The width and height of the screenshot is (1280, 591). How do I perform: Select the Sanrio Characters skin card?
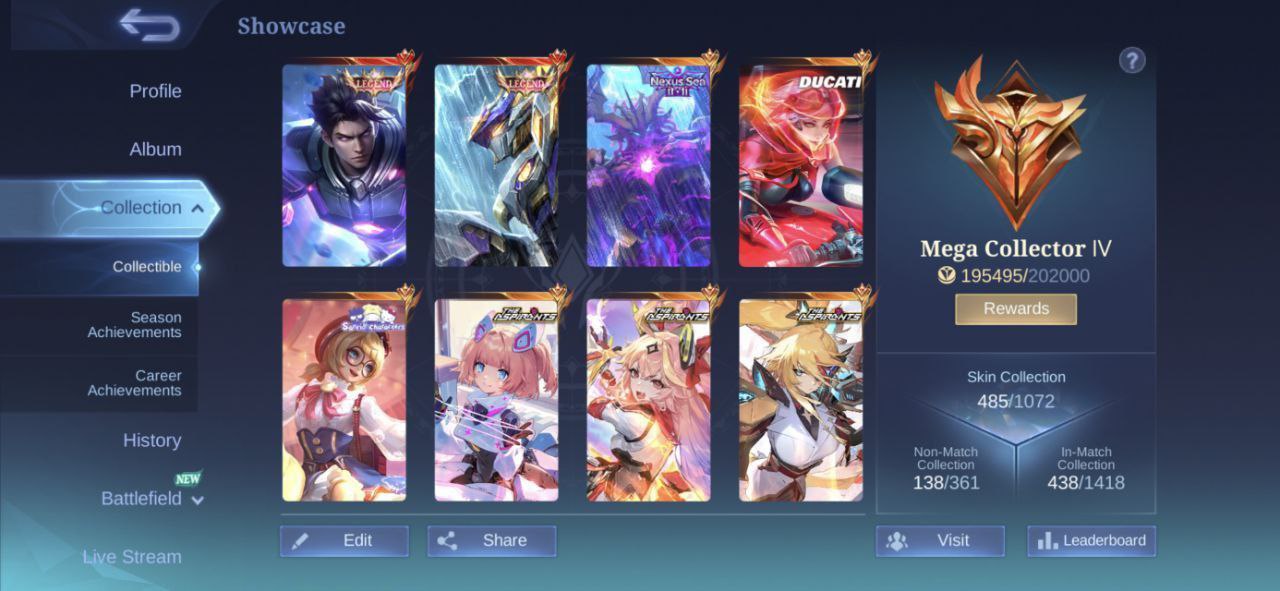point(344,400)
